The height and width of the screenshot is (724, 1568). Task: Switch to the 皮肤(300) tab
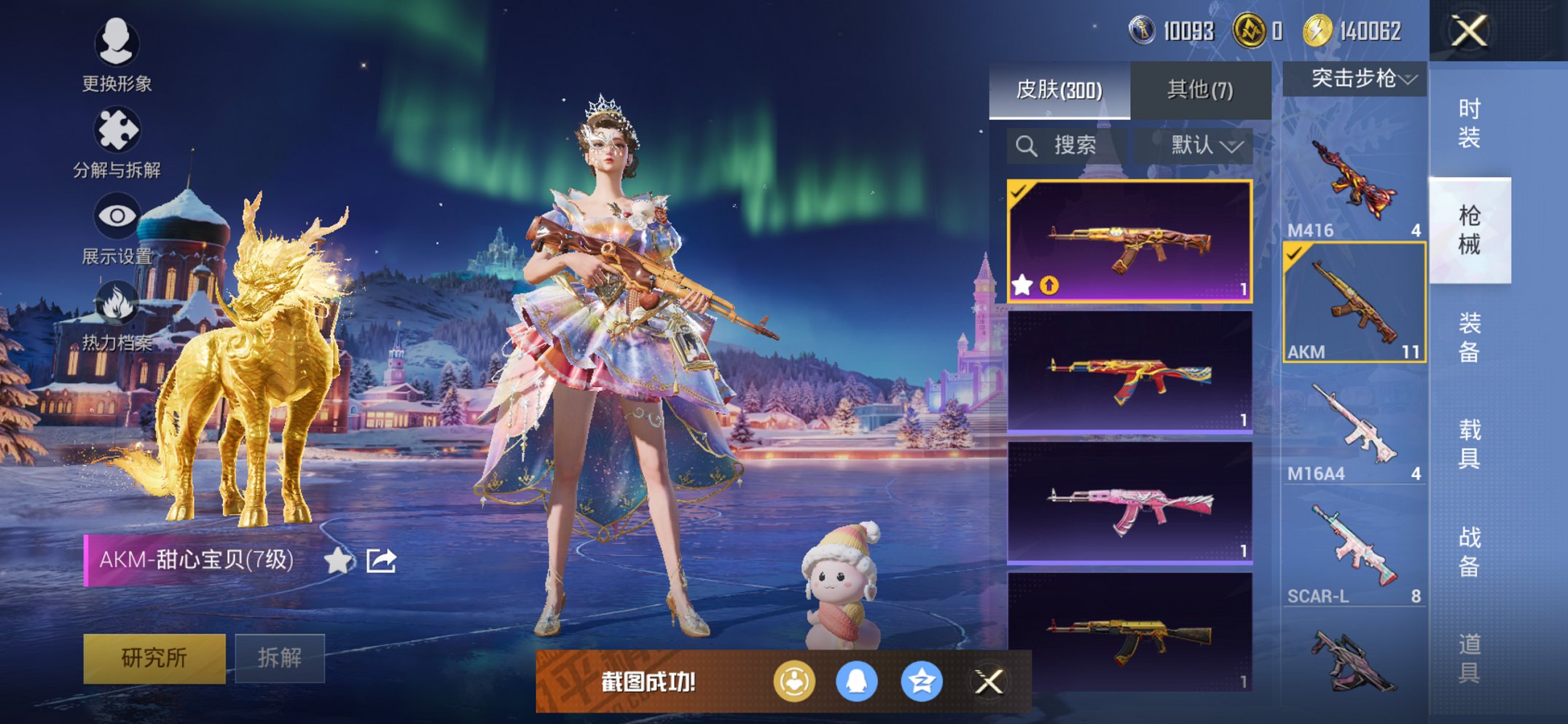point(1059,90)
